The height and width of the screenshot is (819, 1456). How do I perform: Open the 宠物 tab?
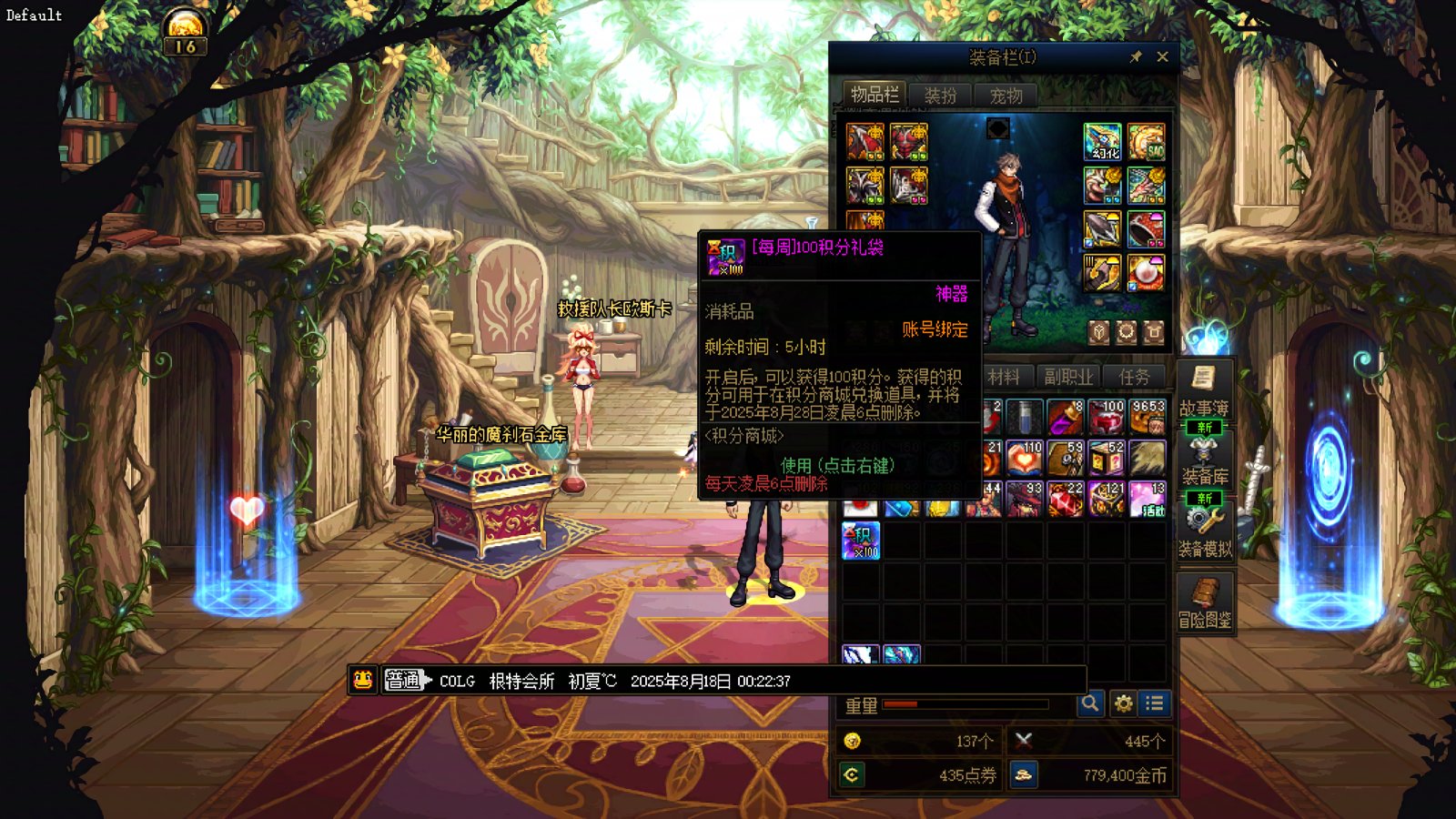[x=1006, y=96]
